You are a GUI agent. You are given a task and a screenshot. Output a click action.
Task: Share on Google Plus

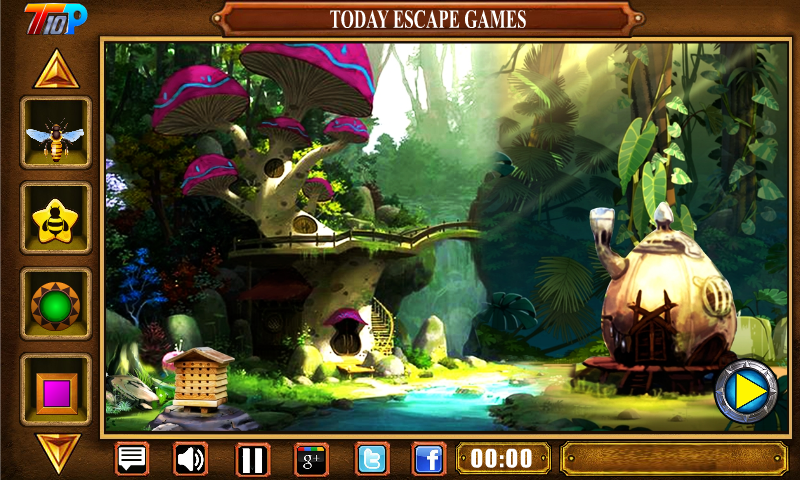click(311, 459)
